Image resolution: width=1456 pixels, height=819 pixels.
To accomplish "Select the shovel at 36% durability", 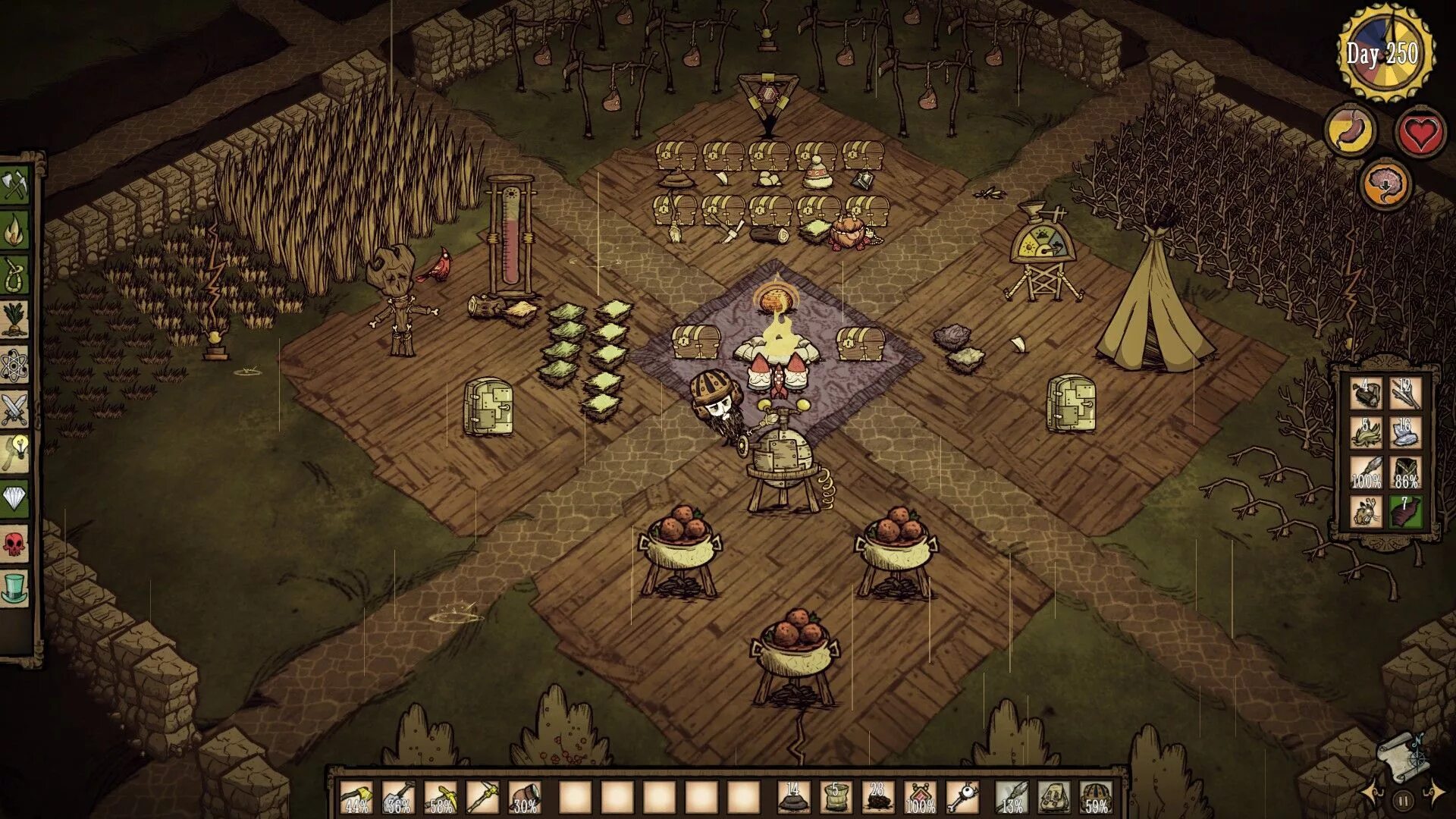I will point(398,796).
